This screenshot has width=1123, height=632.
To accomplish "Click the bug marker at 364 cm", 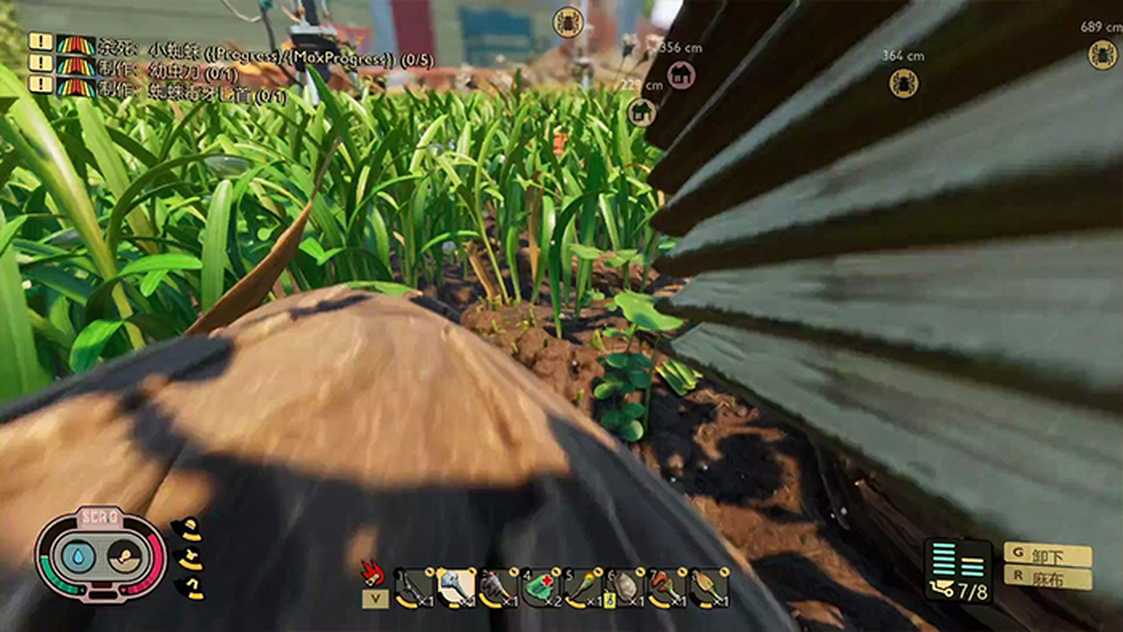I will (x=903, y=82).
